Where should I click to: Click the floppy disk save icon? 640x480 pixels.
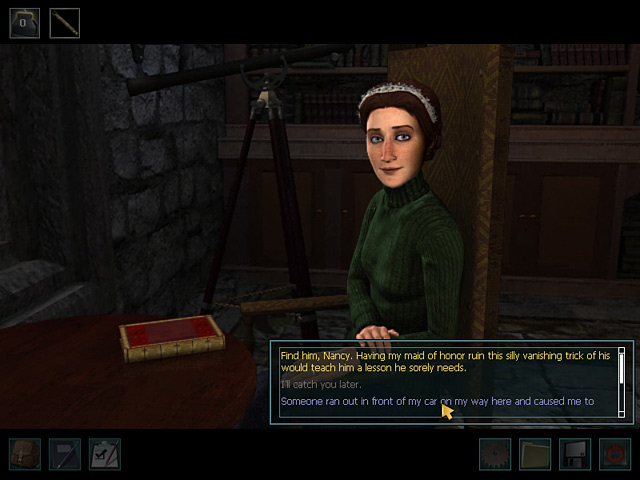point(575,455)
